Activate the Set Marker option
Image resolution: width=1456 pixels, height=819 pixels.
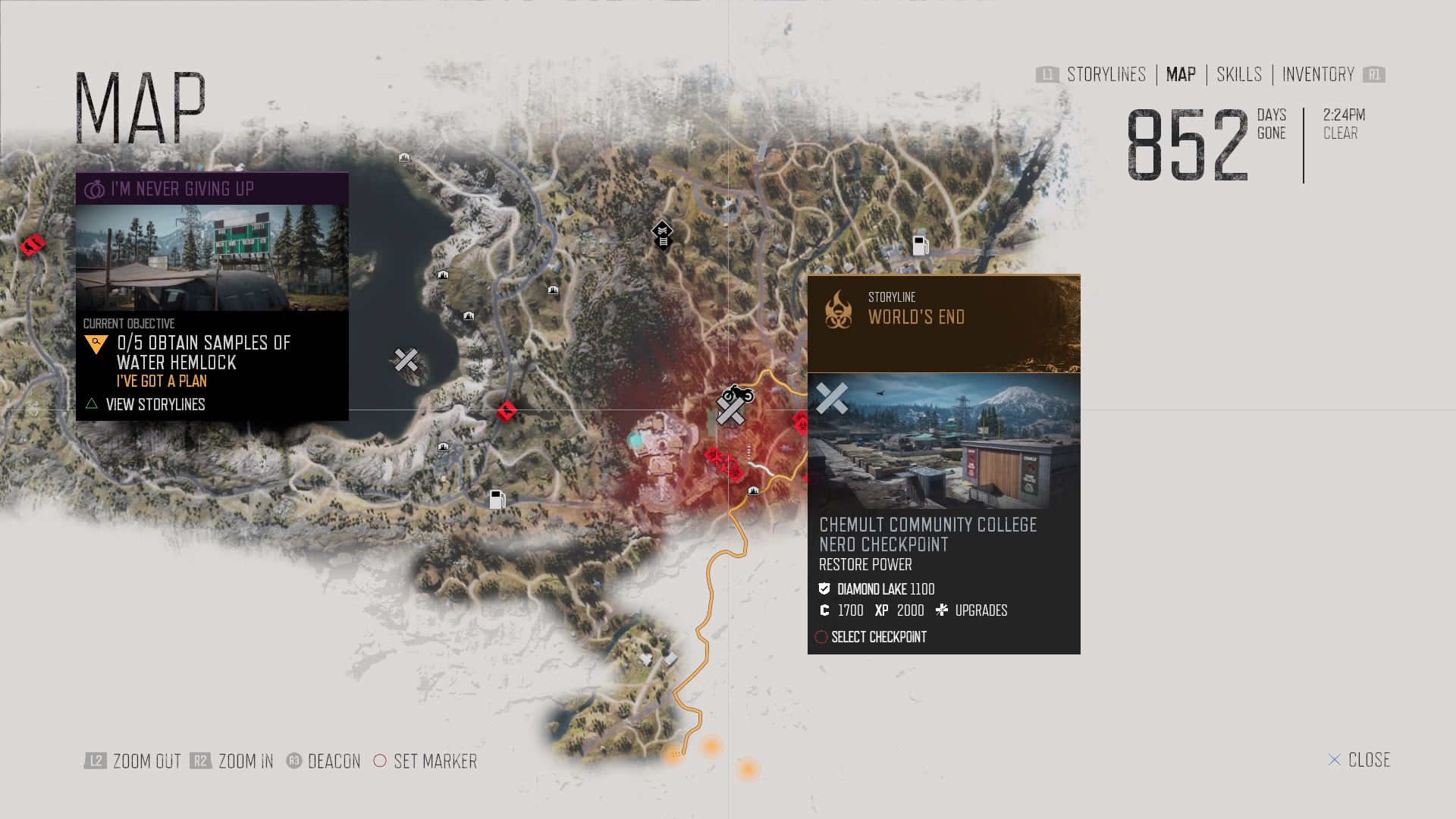point(435,761)
